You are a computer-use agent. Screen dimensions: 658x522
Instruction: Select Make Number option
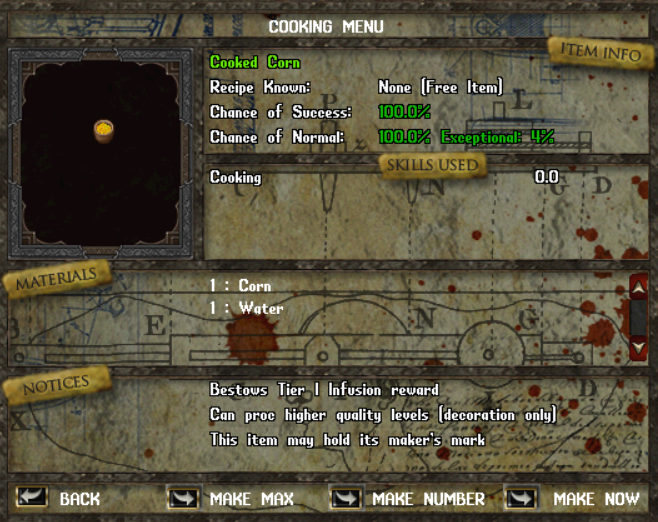(x=346, y=498)
